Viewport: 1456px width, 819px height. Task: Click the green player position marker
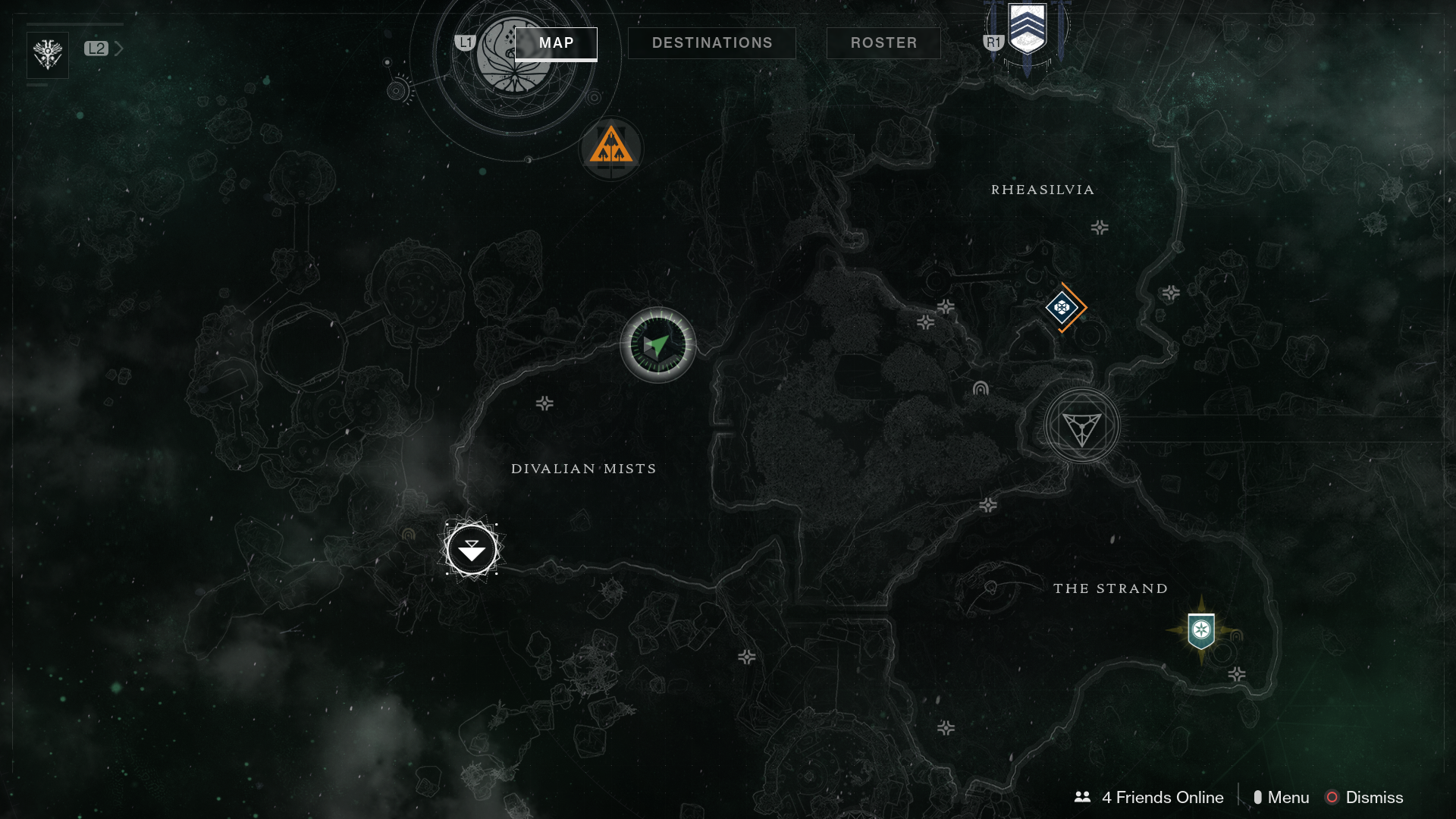[657, 345]
